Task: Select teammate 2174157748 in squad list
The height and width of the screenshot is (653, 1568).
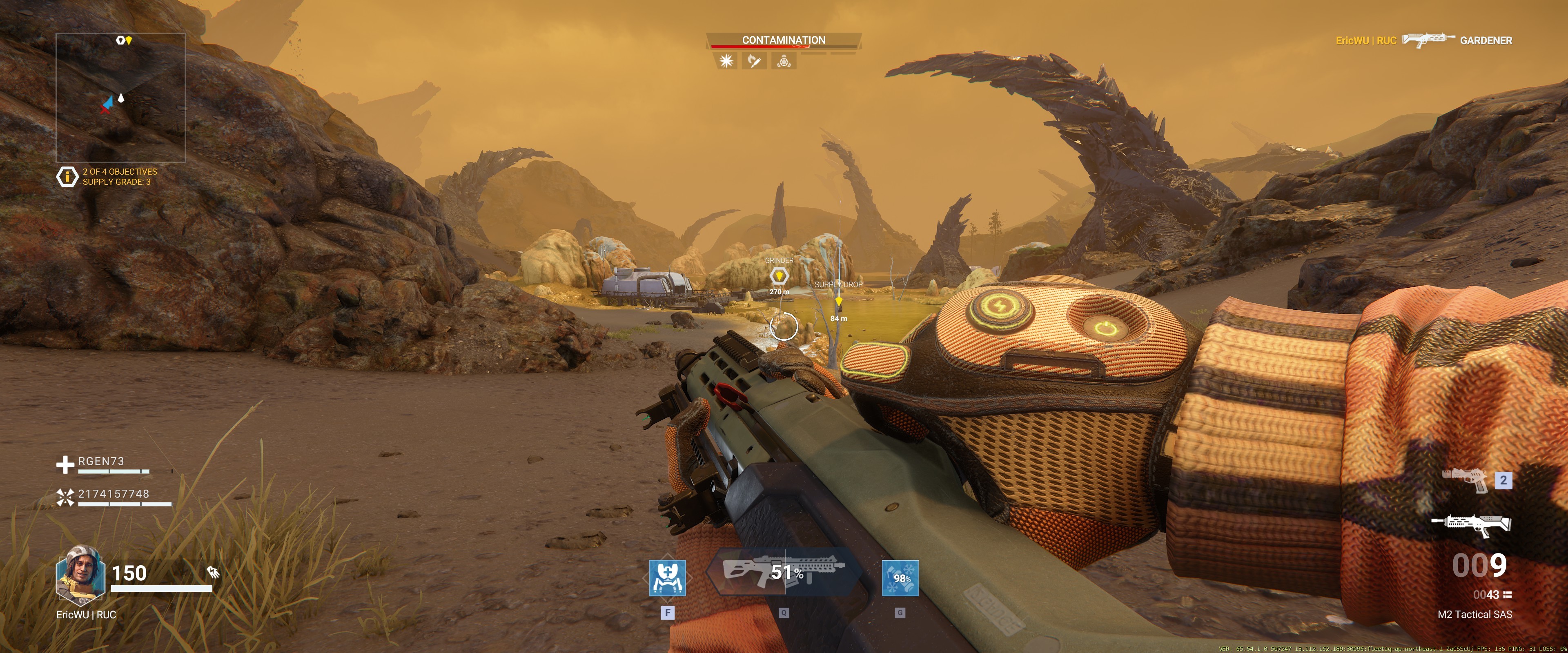Action: [x=113, y=494]
